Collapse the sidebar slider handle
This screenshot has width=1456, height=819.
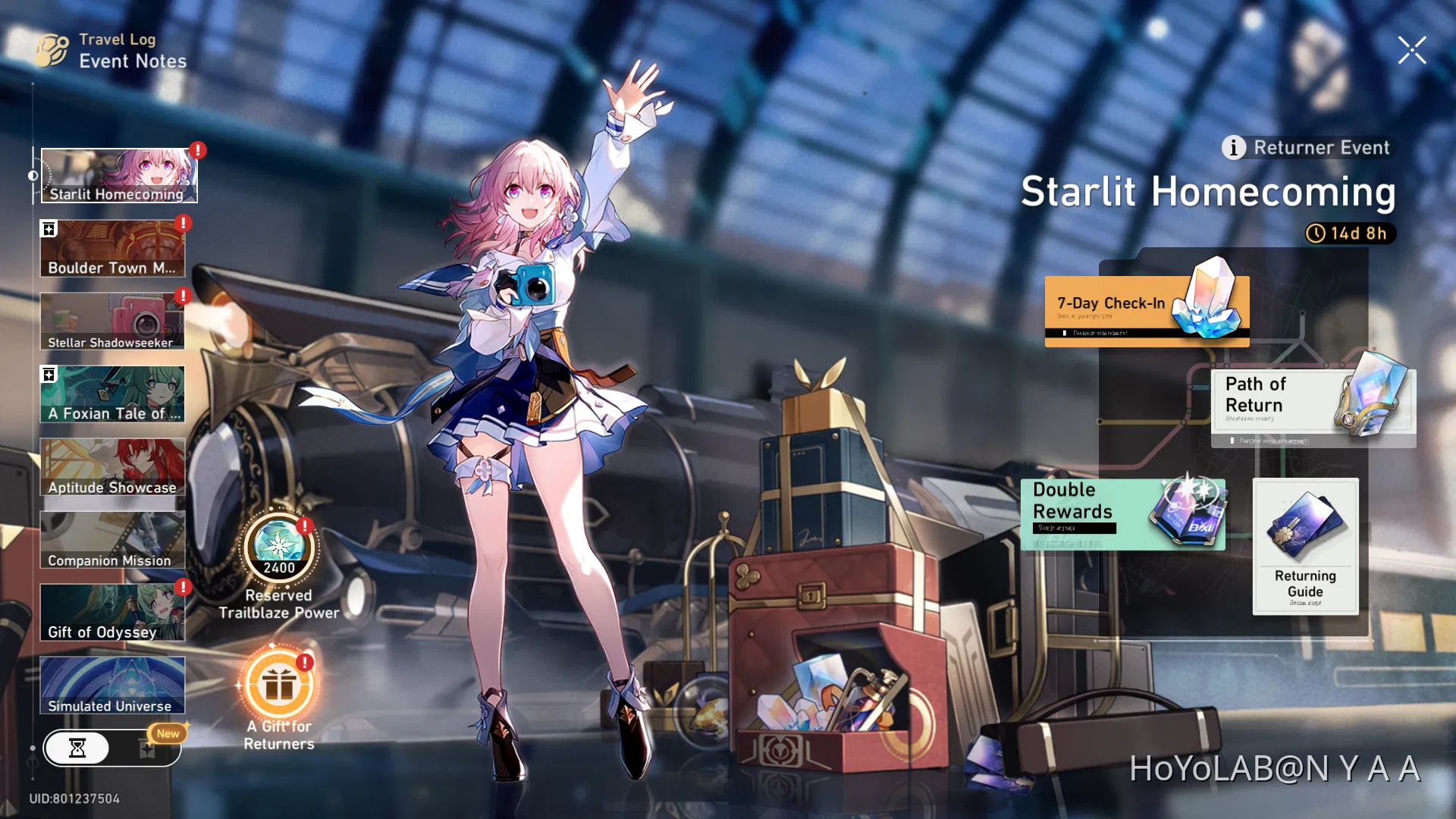pyautogui.click(x=33, y=175)
